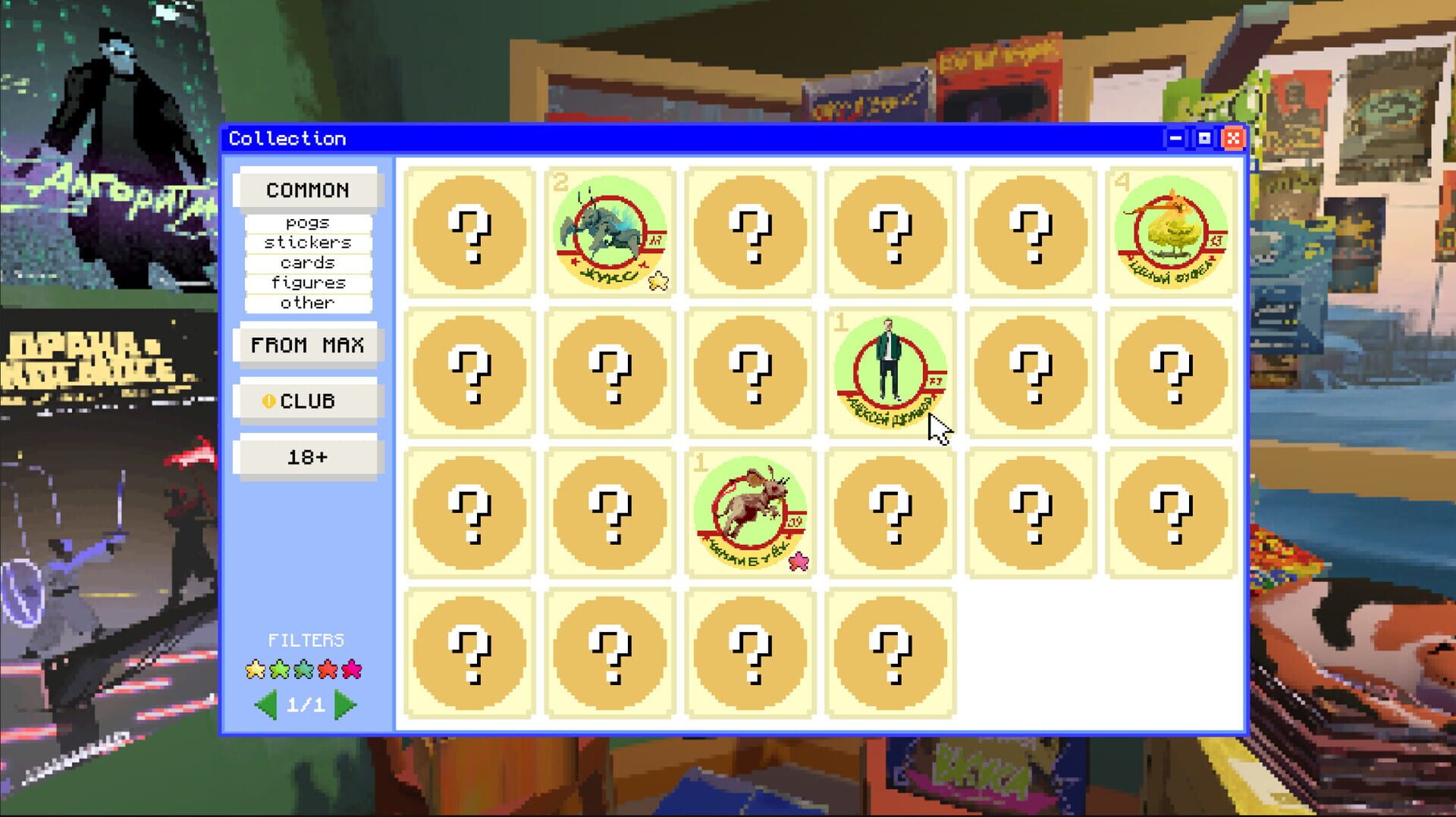Toggle the red filter star
The image size is (1456, 817).
click(x=328, y=669)
